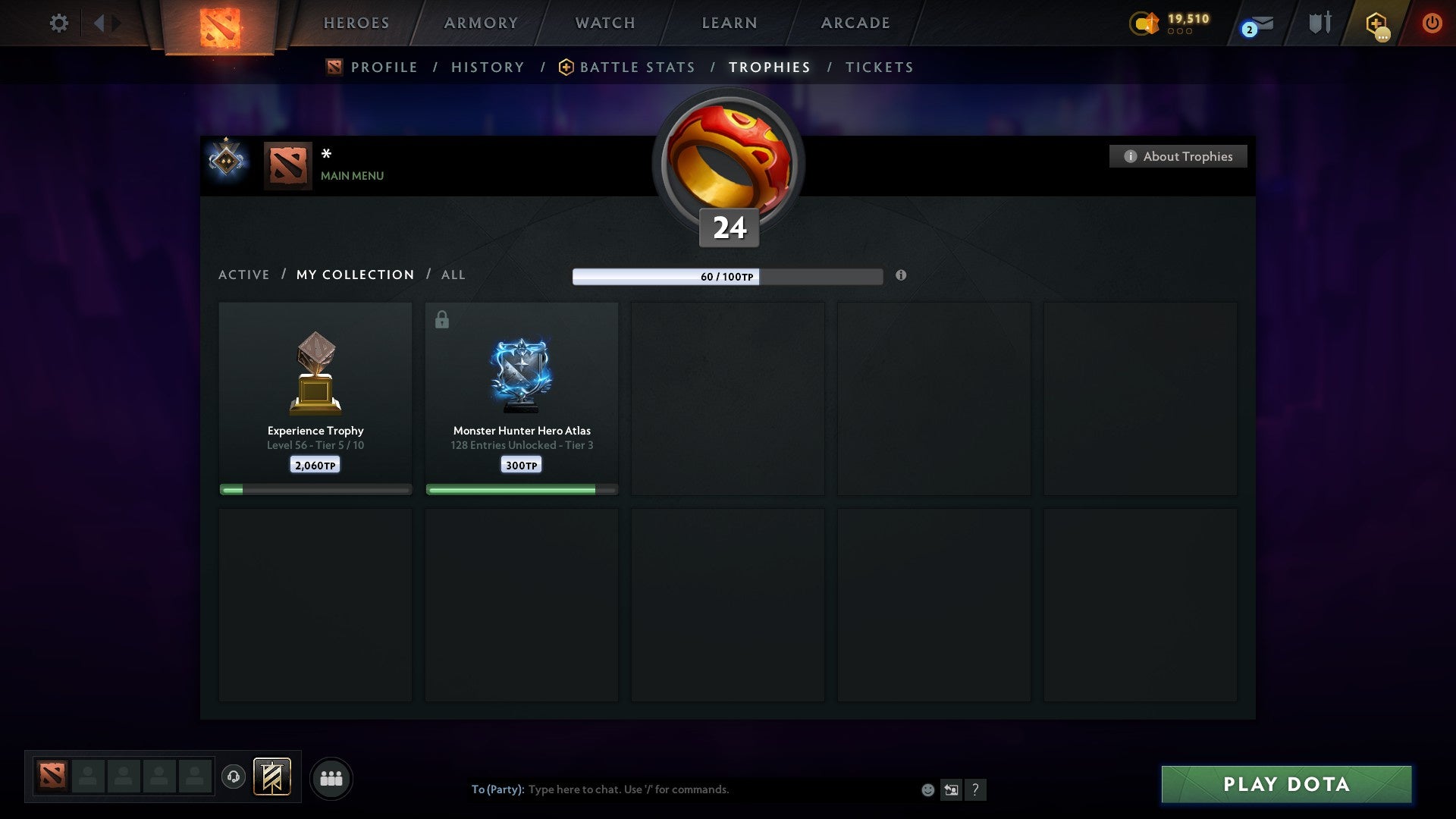Open the settings gear icon
The image size is (1456, 819).
[59, 23]
